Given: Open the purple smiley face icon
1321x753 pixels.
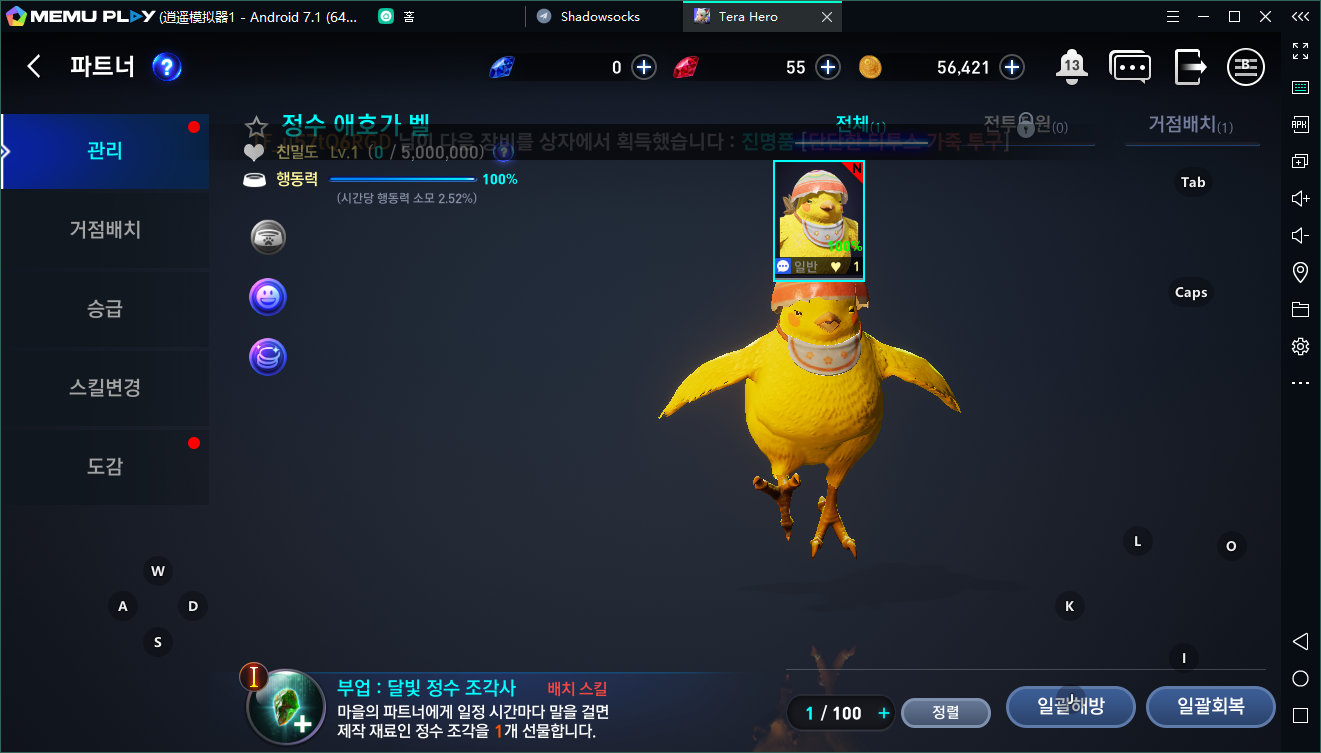Looking at the screenshot, I should point(268,297).
